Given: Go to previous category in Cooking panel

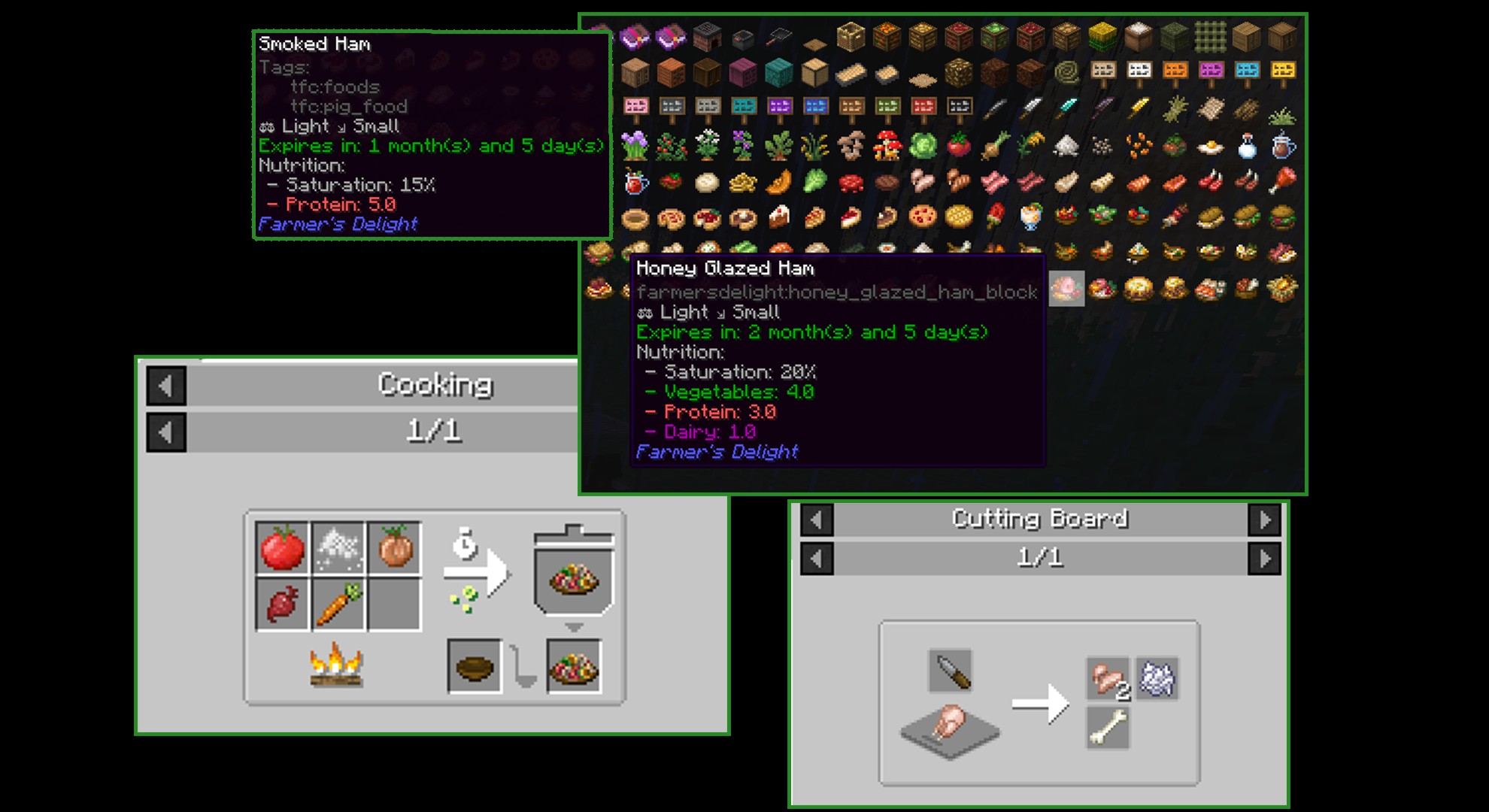Looking at the screenshot, I should pyautogui.click(x=166, y=386).
